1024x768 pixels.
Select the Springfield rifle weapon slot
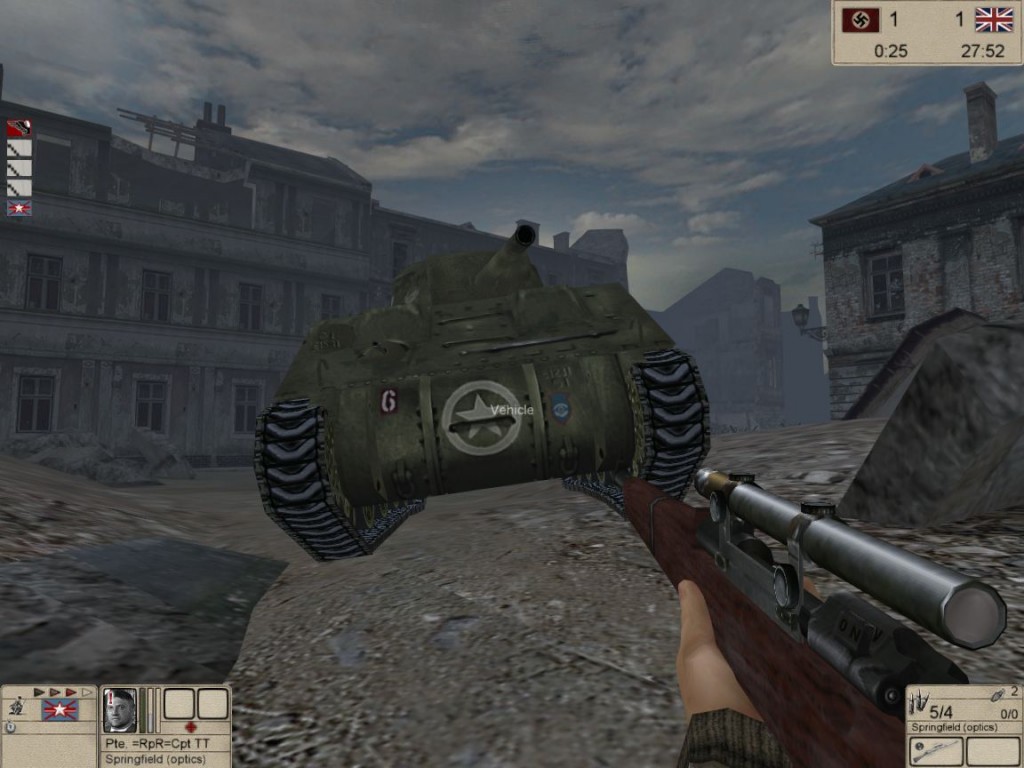pyautogui.click(x=936, y=750)
